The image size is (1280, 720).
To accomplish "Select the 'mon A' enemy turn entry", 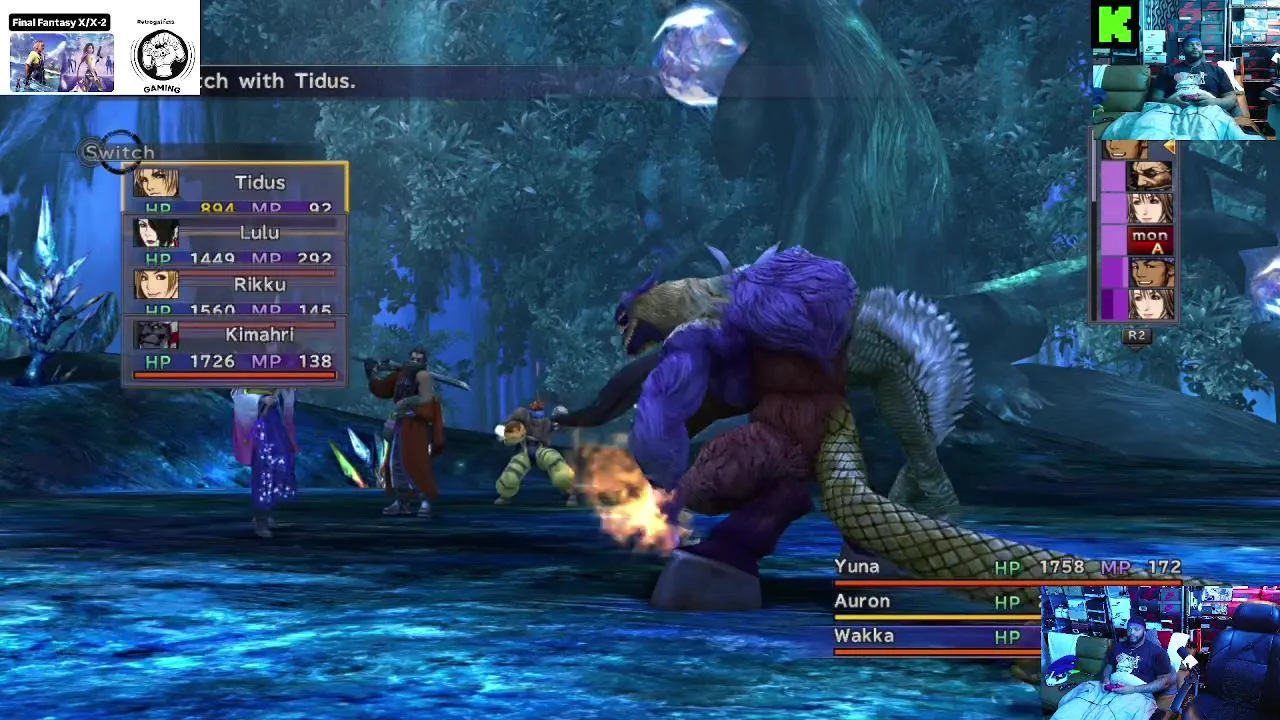I will 1149,240.
